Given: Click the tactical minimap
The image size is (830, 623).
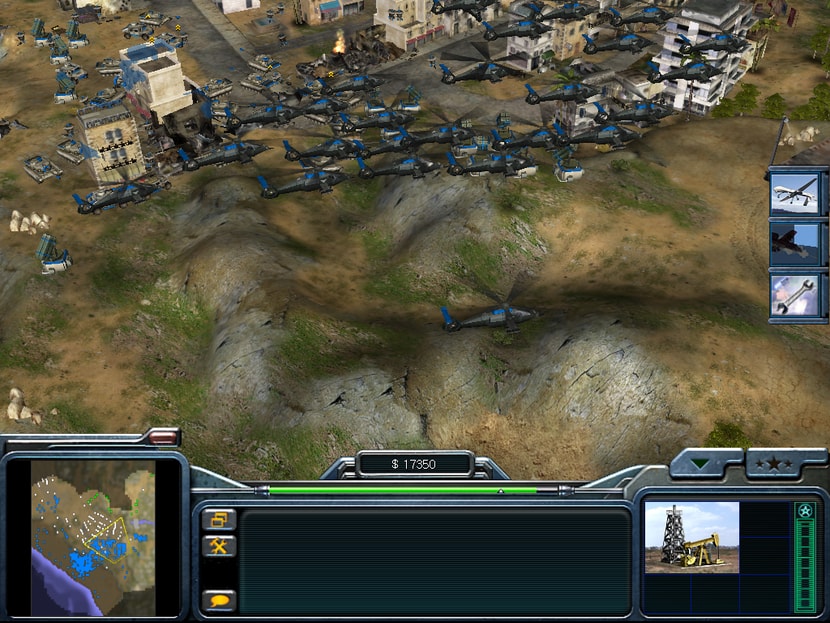Looking at the screenshot, I should [x=93, y=537].
